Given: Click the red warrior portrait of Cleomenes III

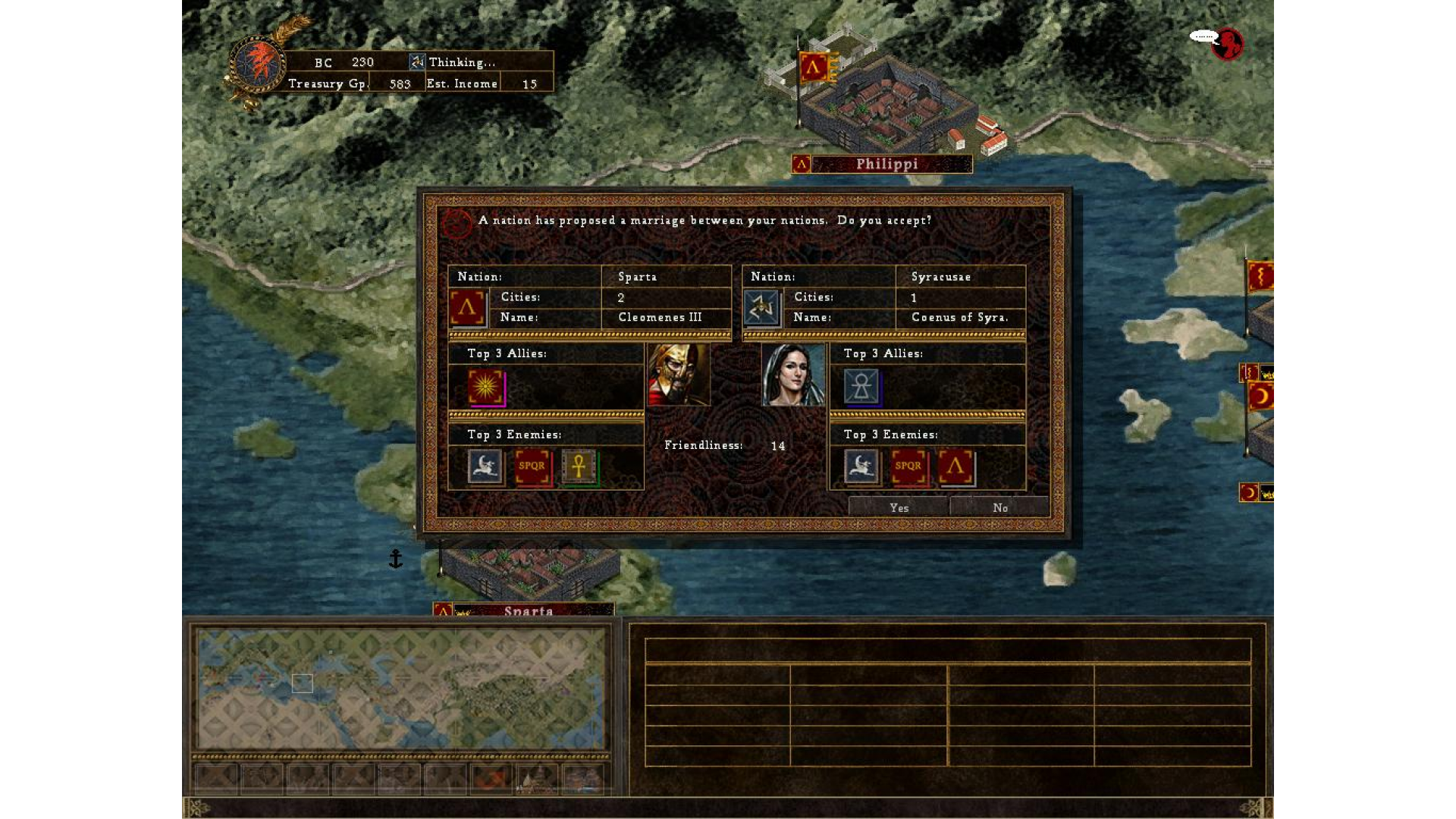Looking at the screenshot, I should [679, 375].
